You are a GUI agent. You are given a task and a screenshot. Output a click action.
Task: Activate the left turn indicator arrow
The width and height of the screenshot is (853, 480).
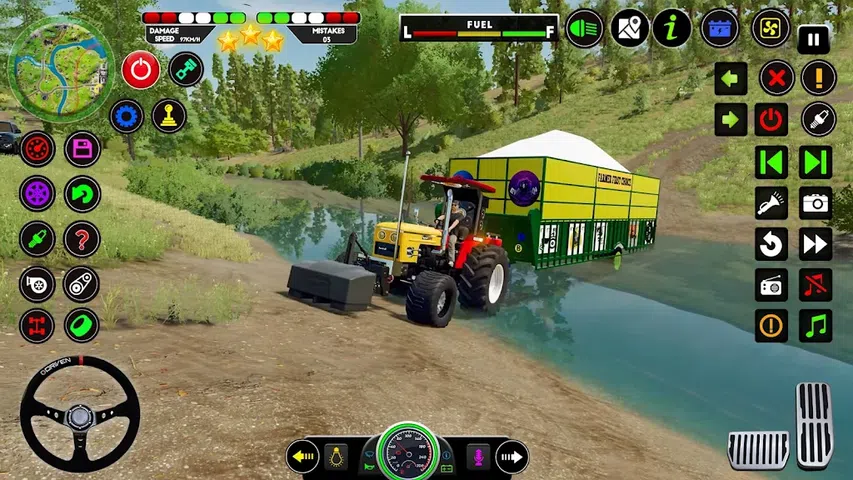[302, 457]
